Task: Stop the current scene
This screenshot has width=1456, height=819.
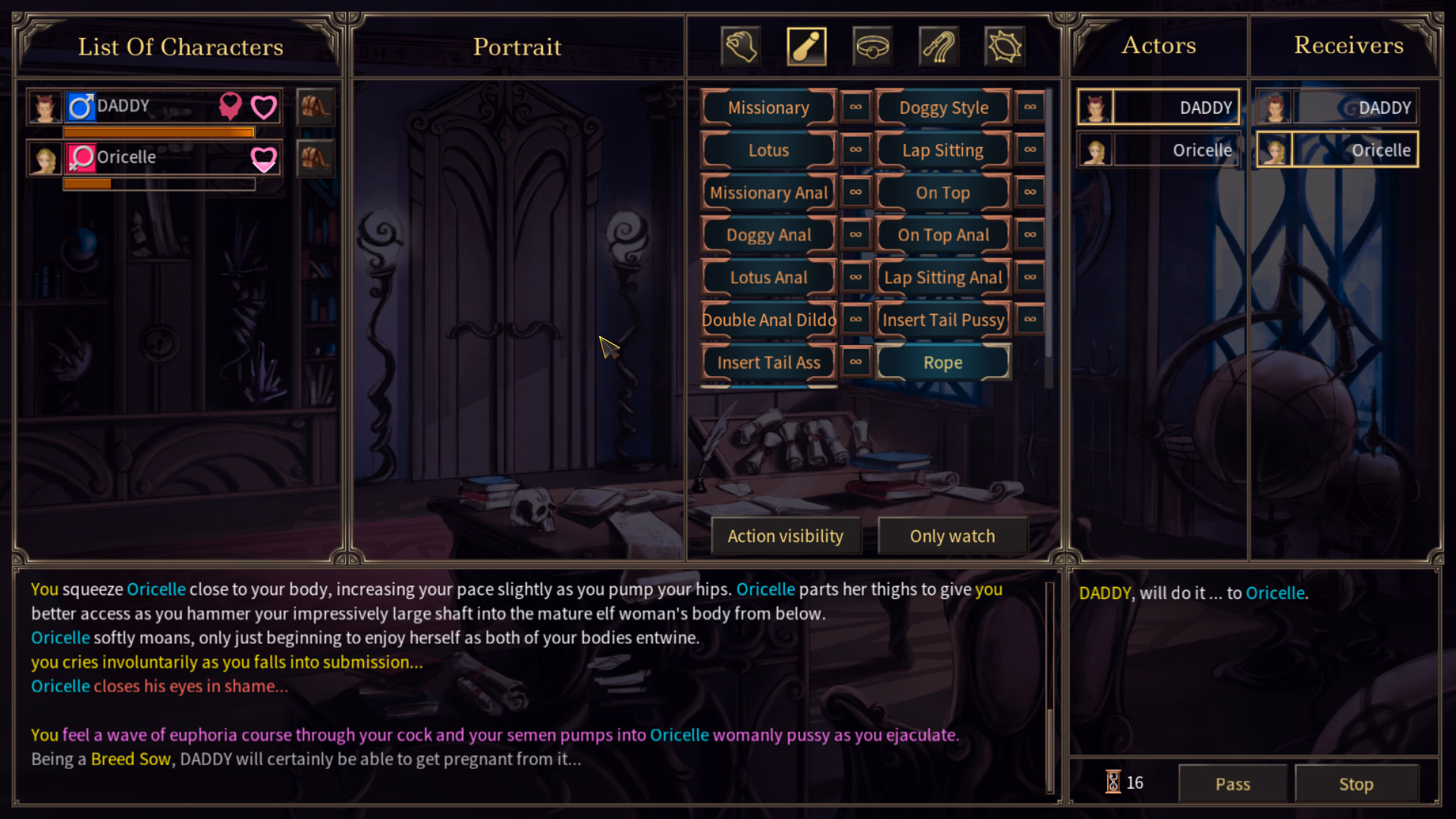Action: [1355, 783]
